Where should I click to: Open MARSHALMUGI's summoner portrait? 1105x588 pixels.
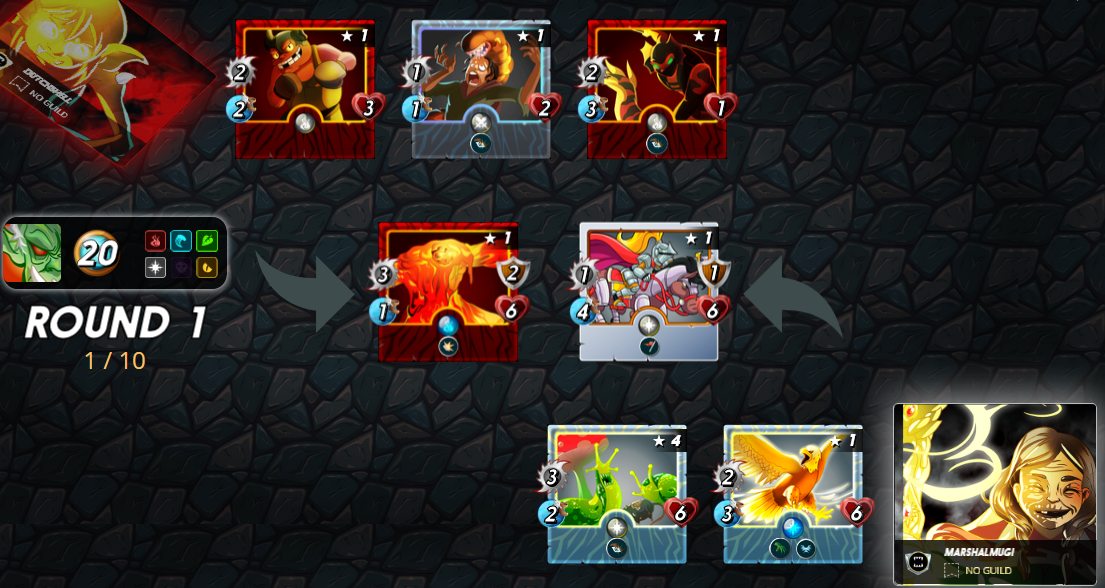pos(994,480)
